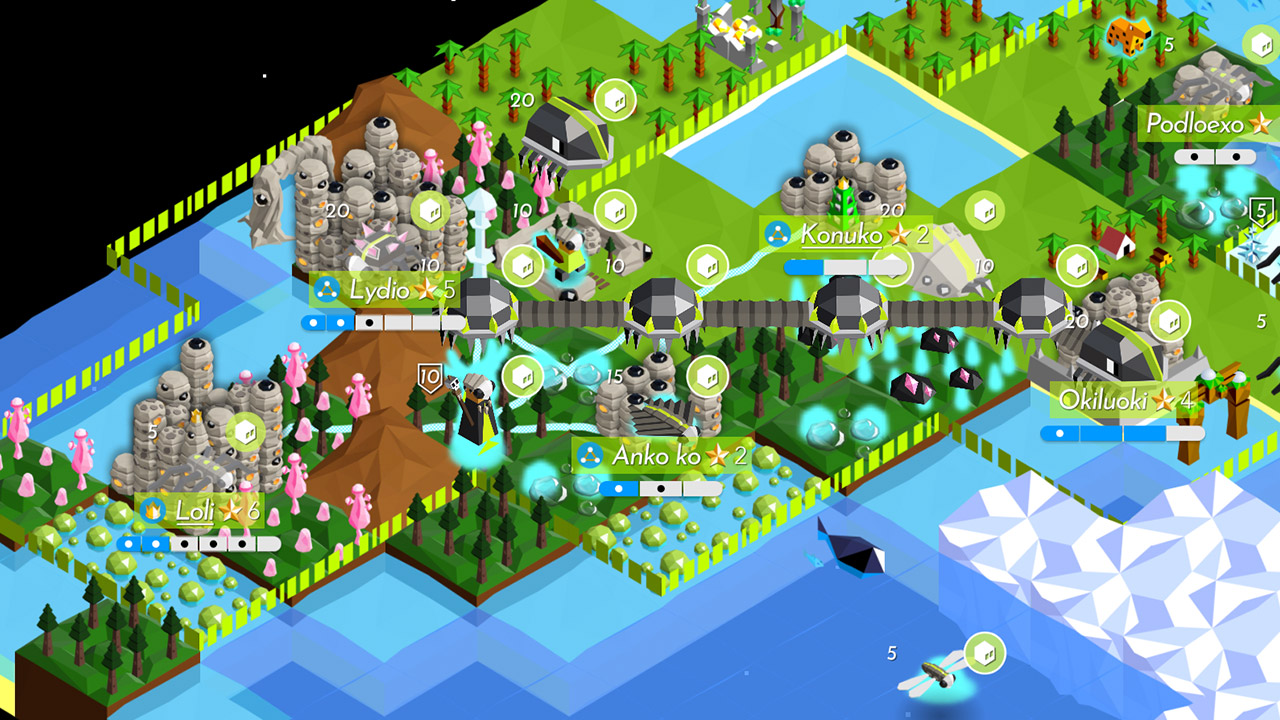Image resolution: width=1280 pixels, height=720 pixels.
Task: Click Loli's population bar segments
Action: click(x=200, y=541)
